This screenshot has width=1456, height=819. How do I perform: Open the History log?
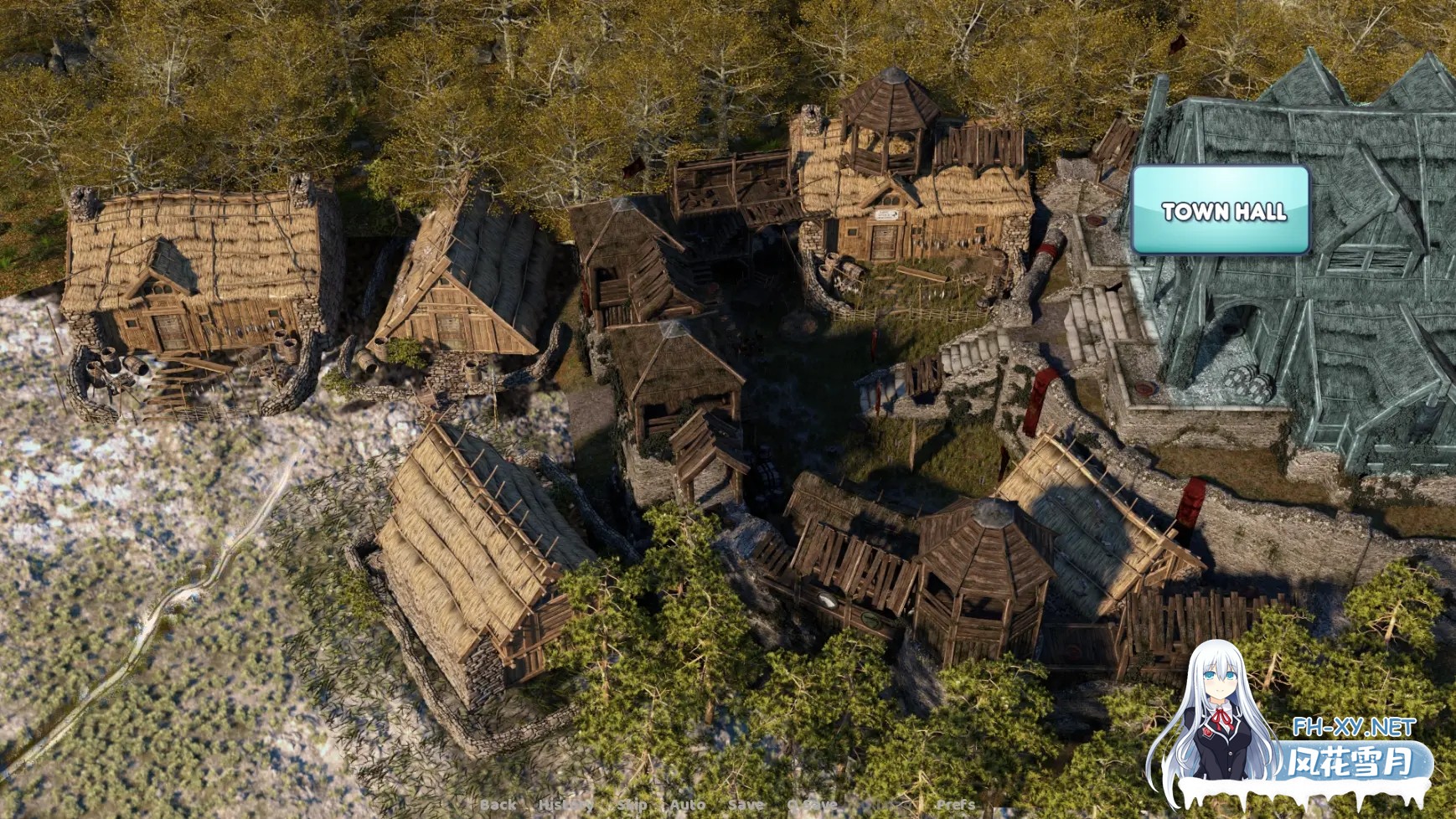point(565,805)
